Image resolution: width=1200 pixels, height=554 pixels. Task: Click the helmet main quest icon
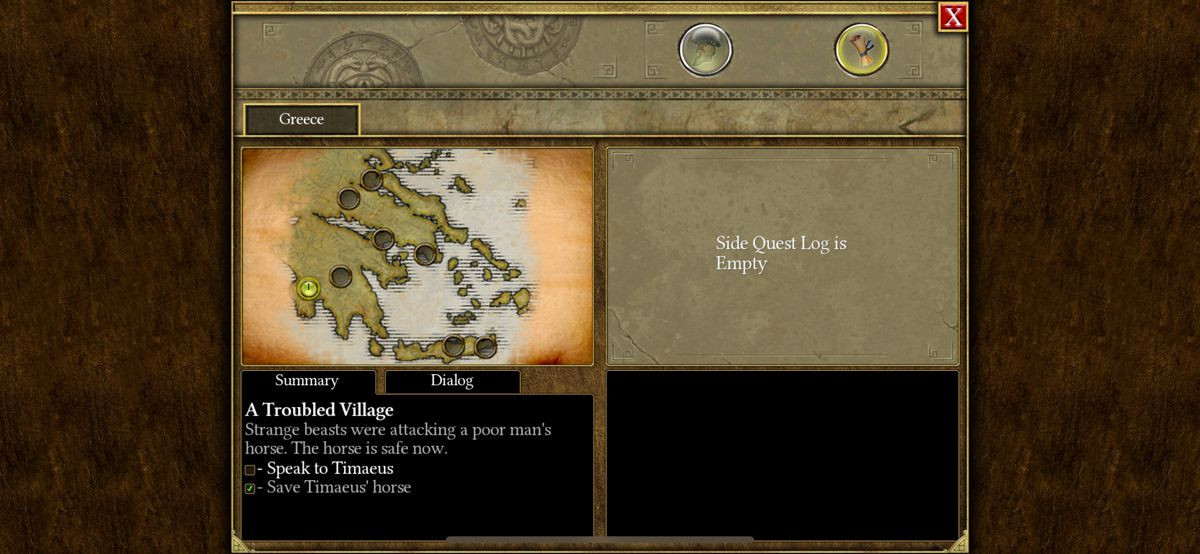click(x=705, y=50)
